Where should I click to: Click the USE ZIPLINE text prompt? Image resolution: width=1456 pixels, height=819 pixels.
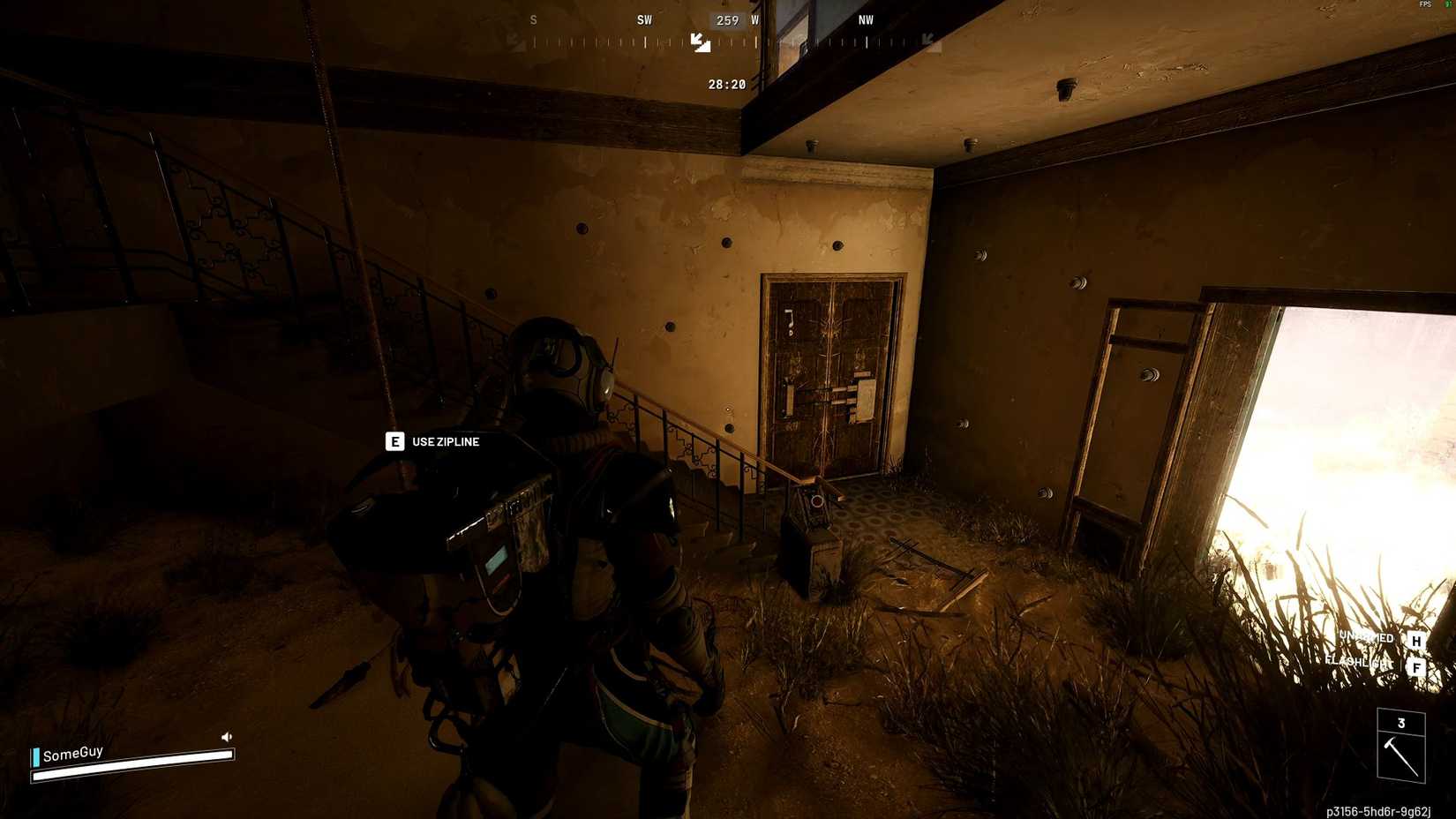(444, 441)
